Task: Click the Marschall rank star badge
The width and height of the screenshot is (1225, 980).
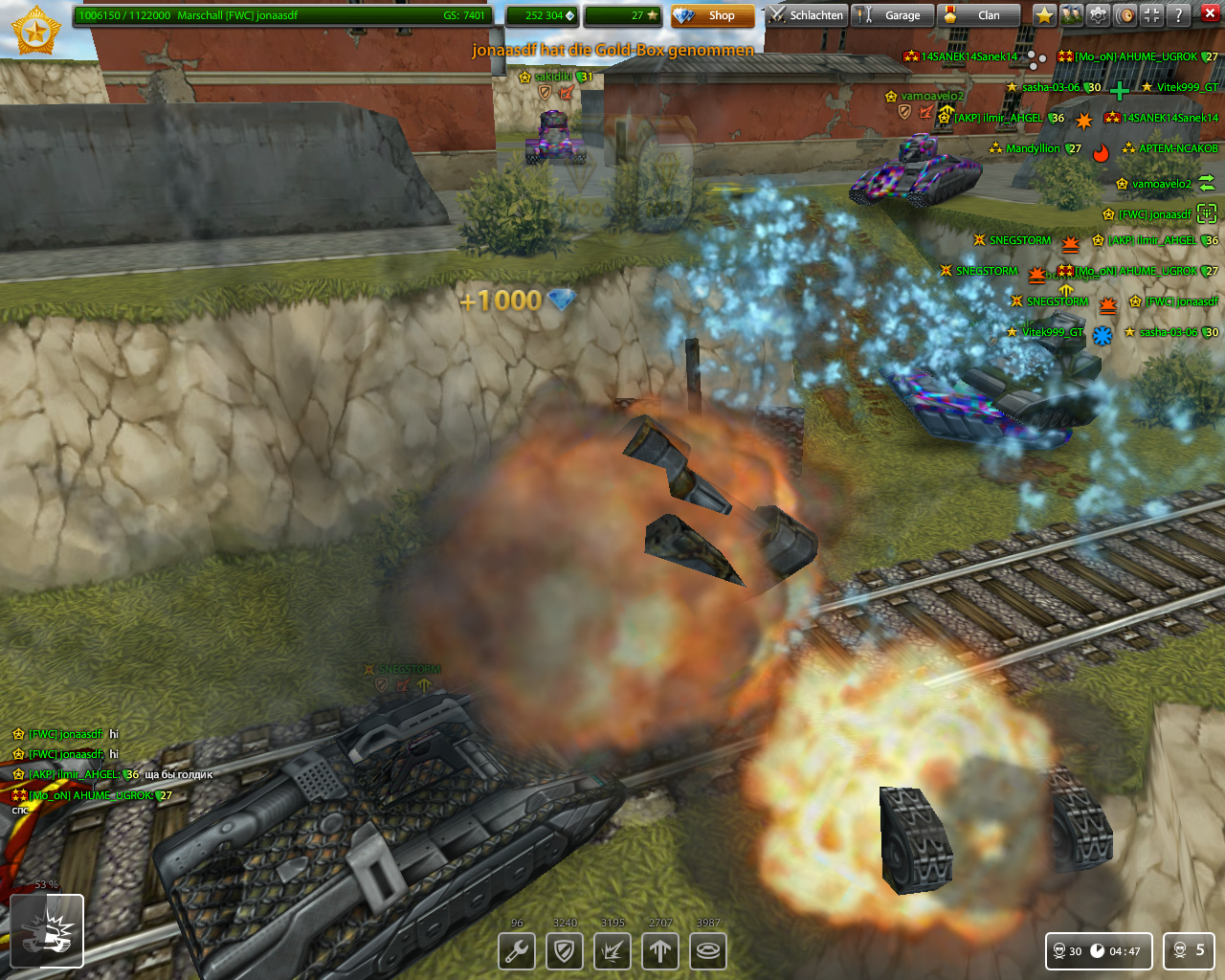Action: tap(36, 31)
